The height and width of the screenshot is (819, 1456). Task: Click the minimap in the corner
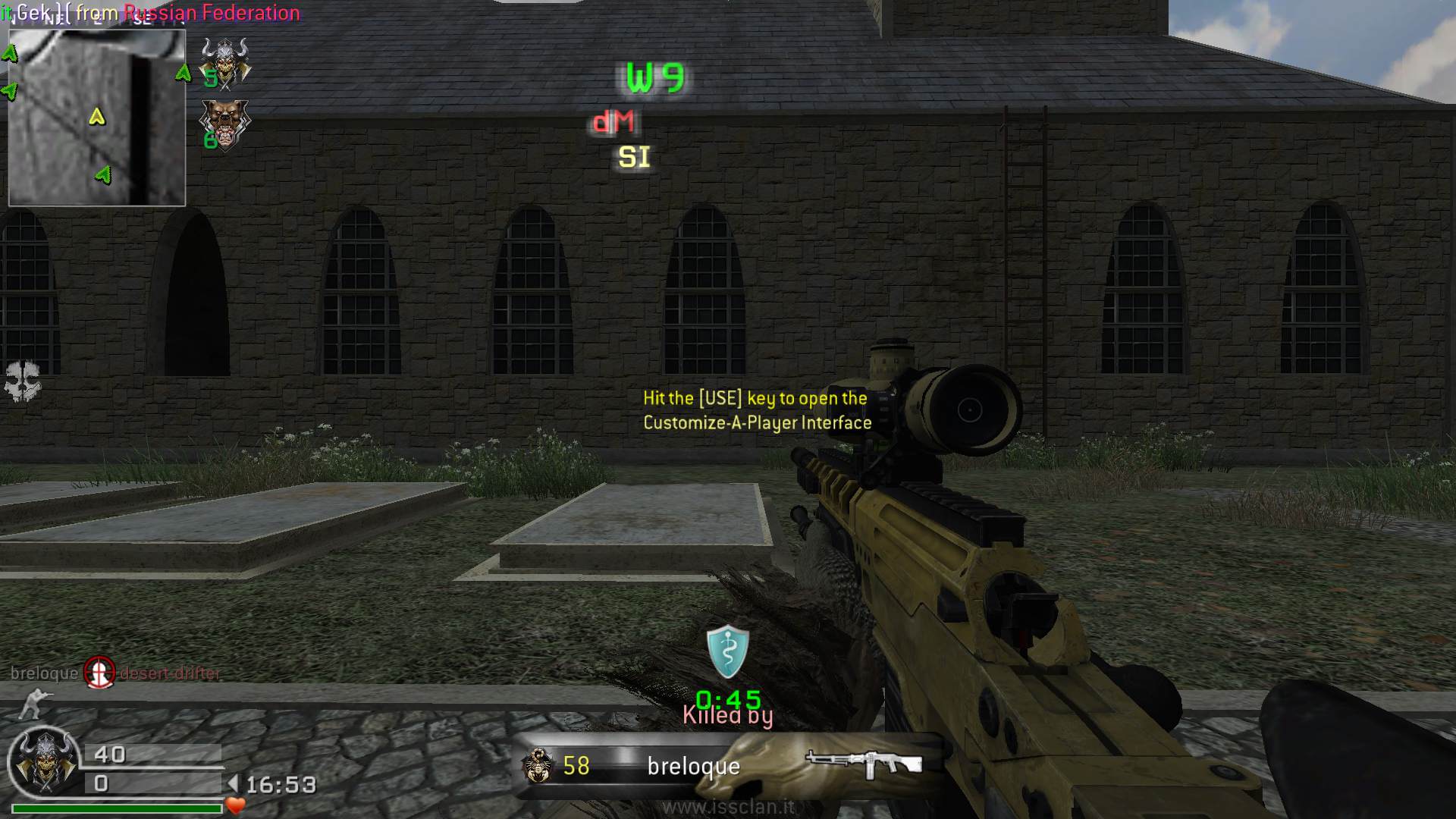[96, 118]
